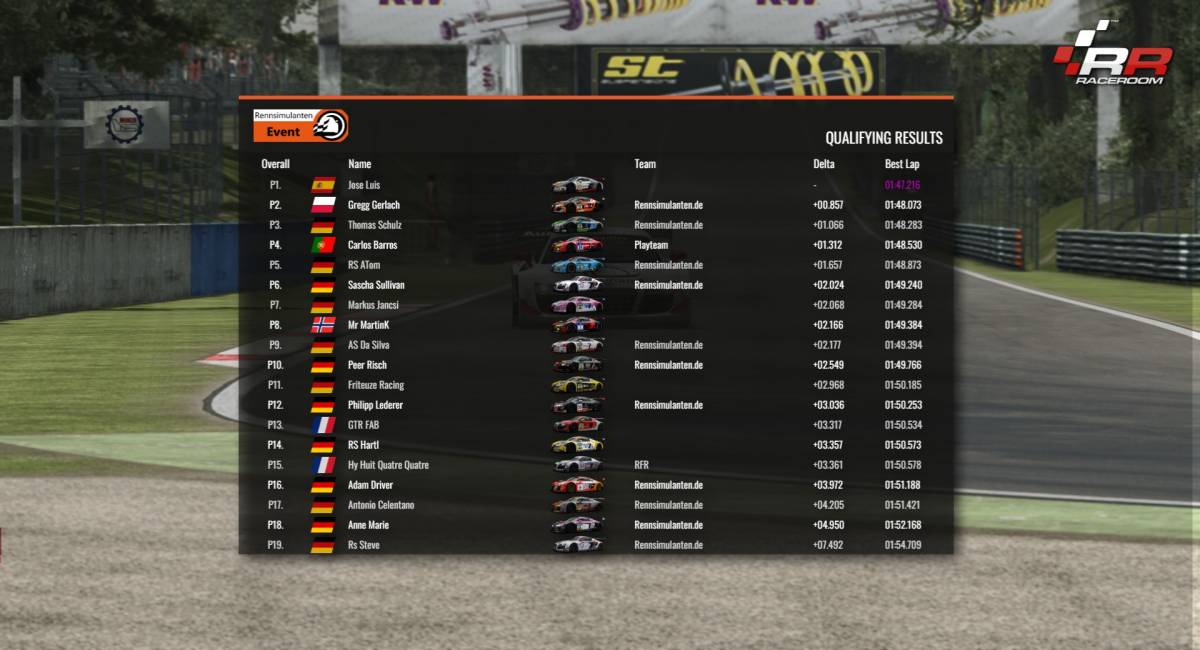This screenshot has height=650, width=1200.
Task: Select Sascha Sullivan's qualifying entry
Action: (x=376, y=285)
